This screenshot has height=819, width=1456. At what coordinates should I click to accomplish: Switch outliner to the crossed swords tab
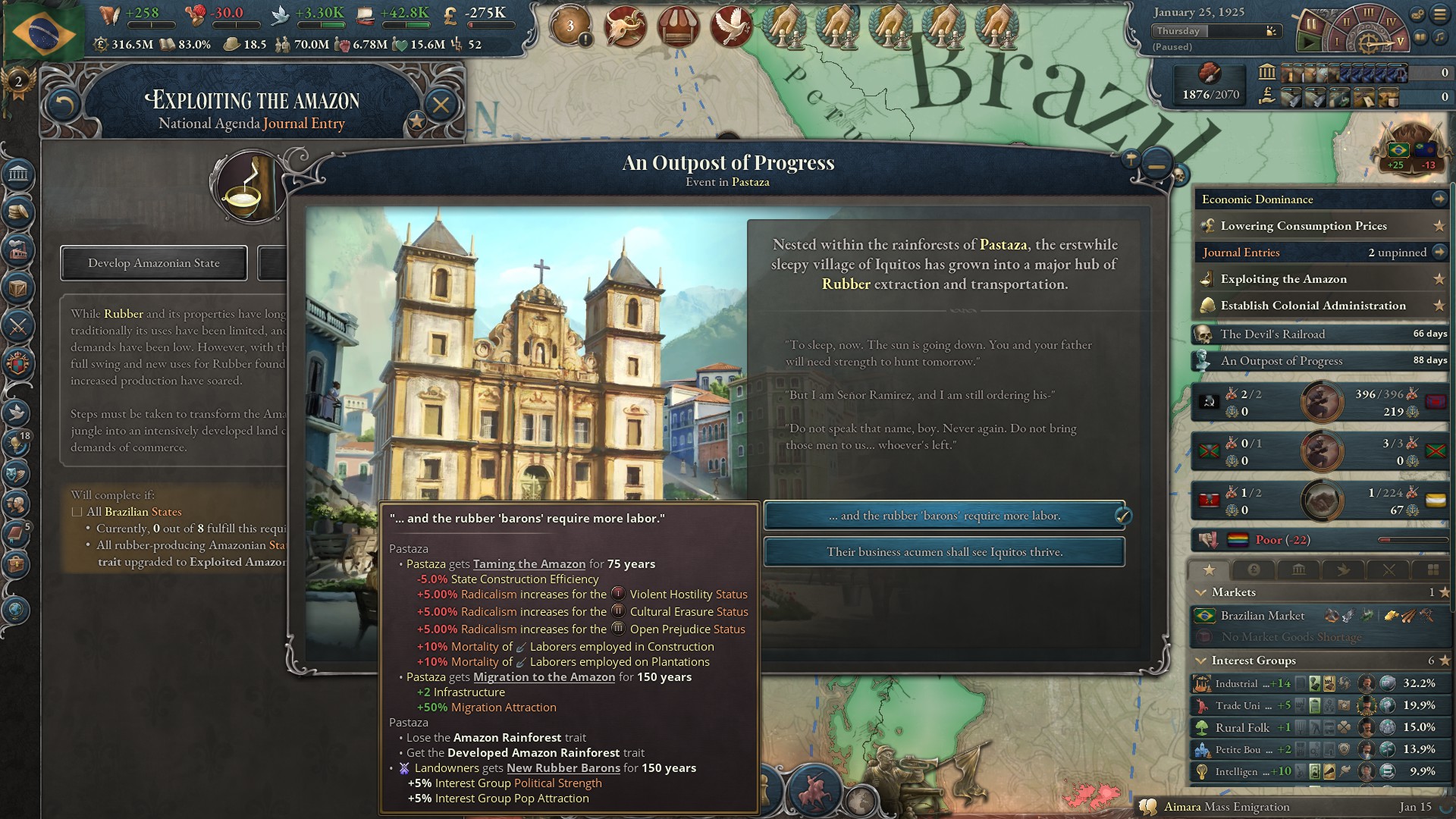click(x=1389, y=570)
